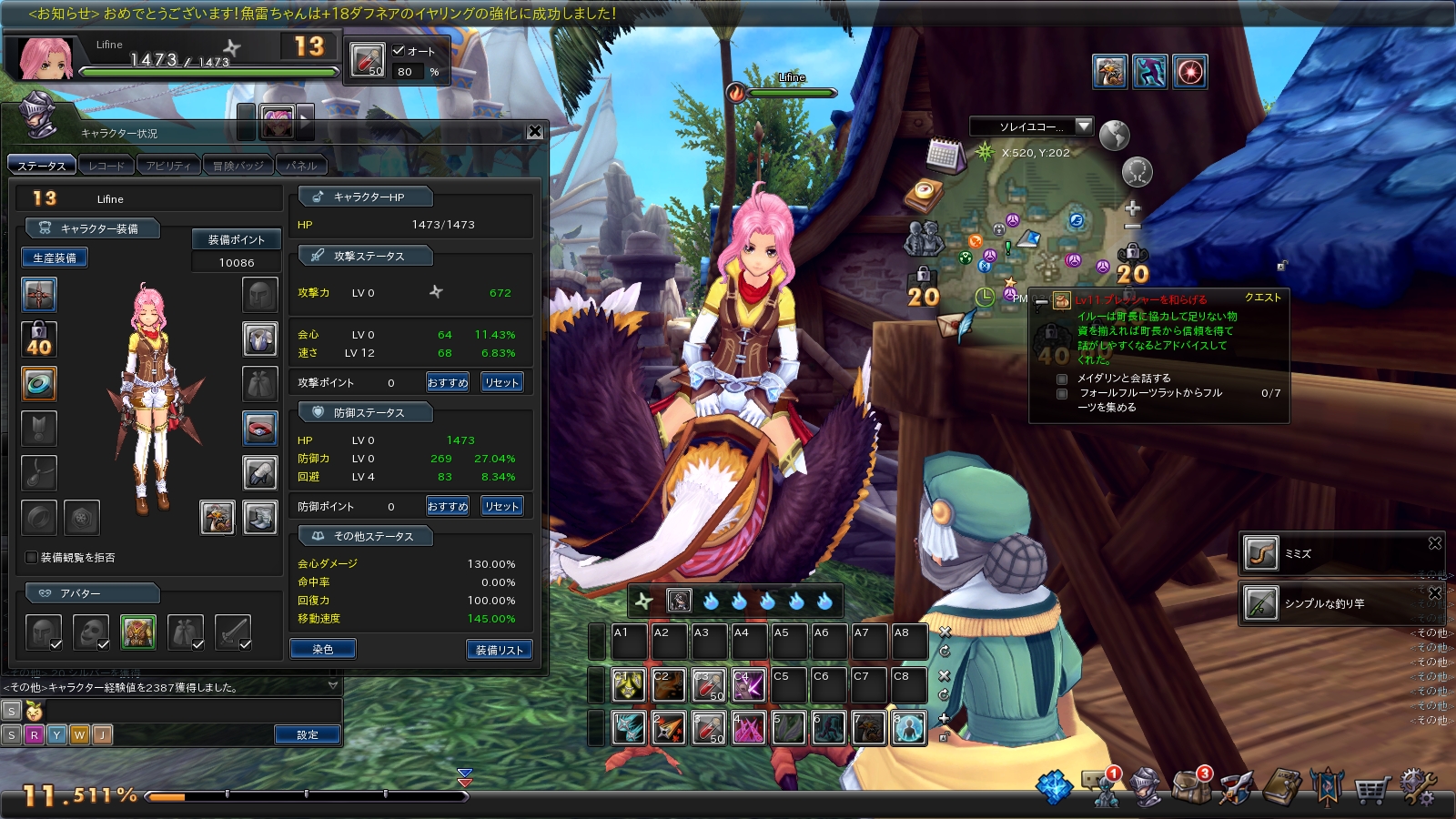Open the ソレイユコー map dropdown
Screen dimensions: 1456x819
click(x=1083, y=126)
